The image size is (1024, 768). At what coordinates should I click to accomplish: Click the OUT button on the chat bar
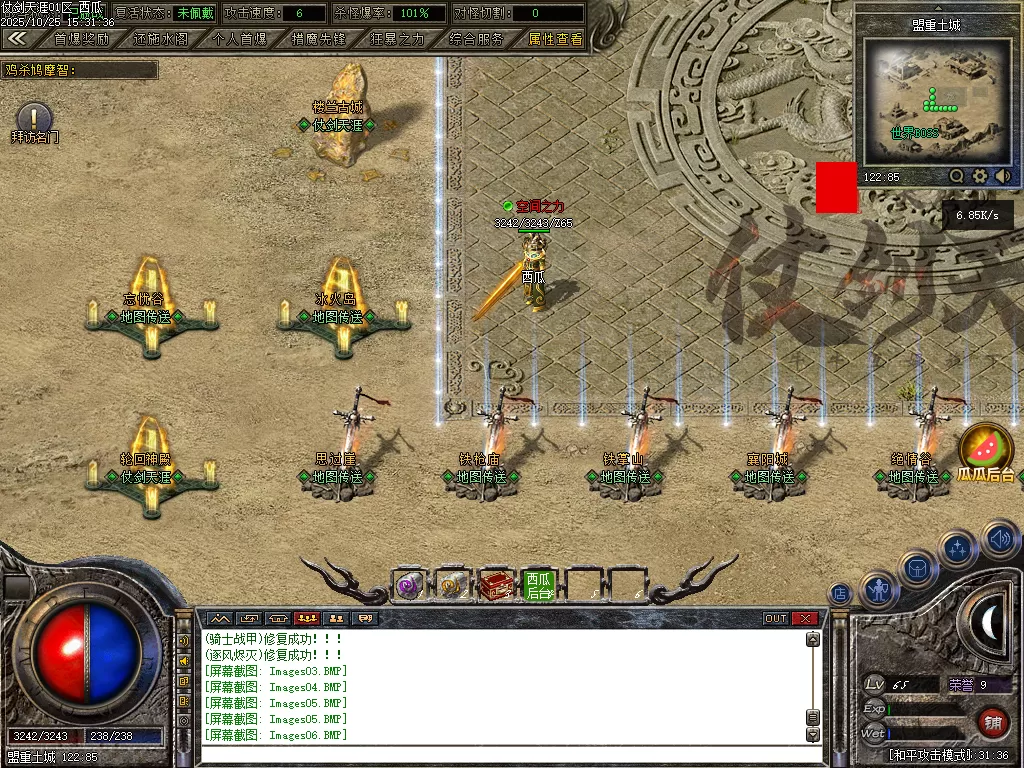tap(776, 619)
